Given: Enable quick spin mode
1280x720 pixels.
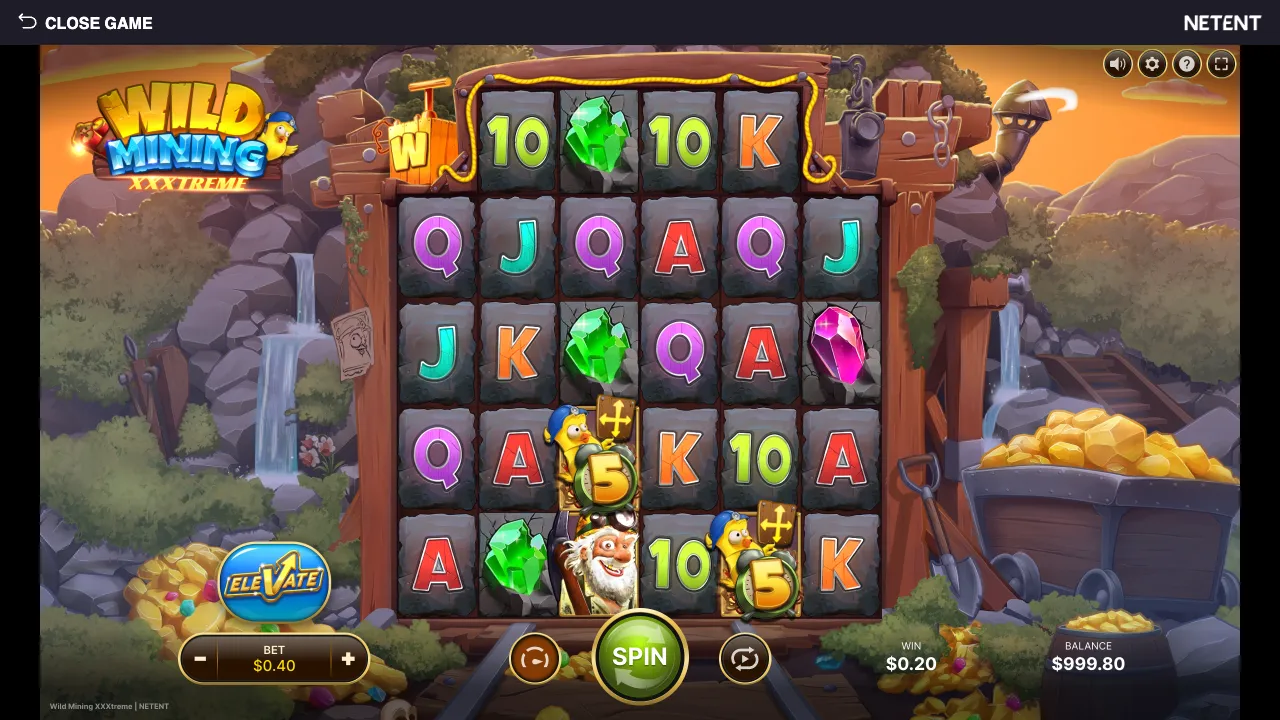Looking at the screenshot, I should 536,657.
